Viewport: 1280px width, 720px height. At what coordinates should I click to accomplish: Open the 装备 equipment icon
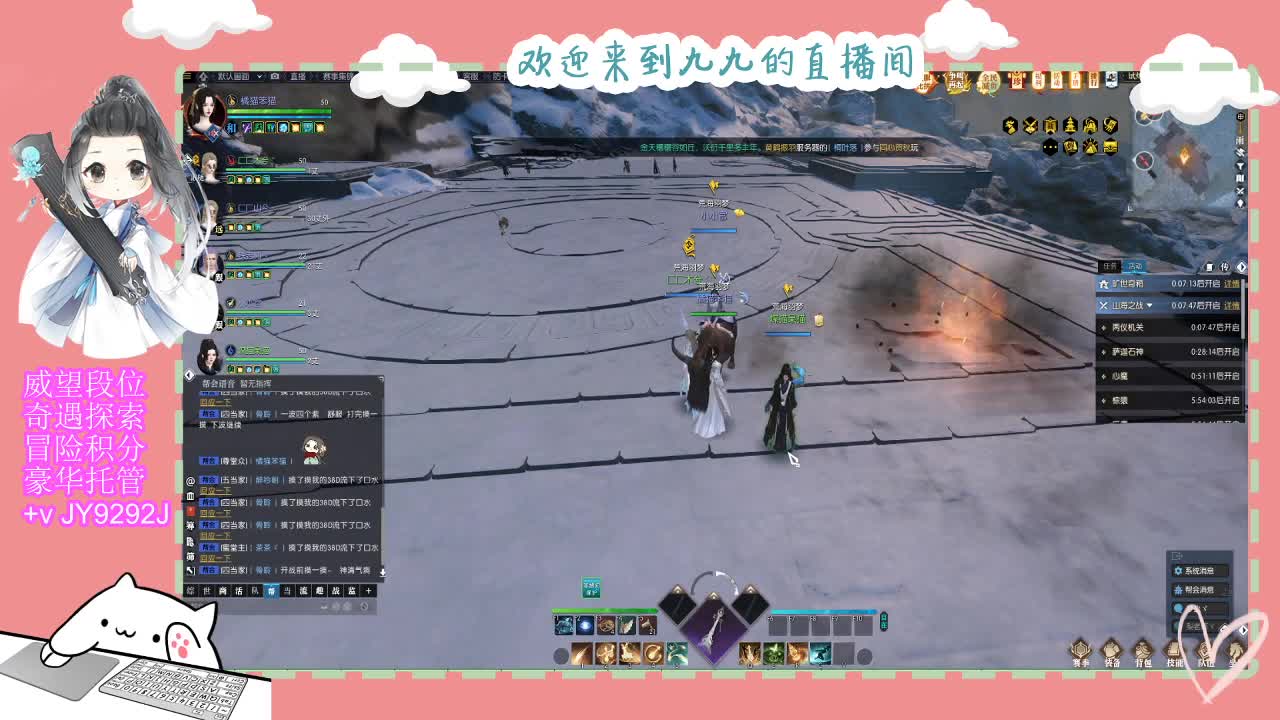(1113, 650)
